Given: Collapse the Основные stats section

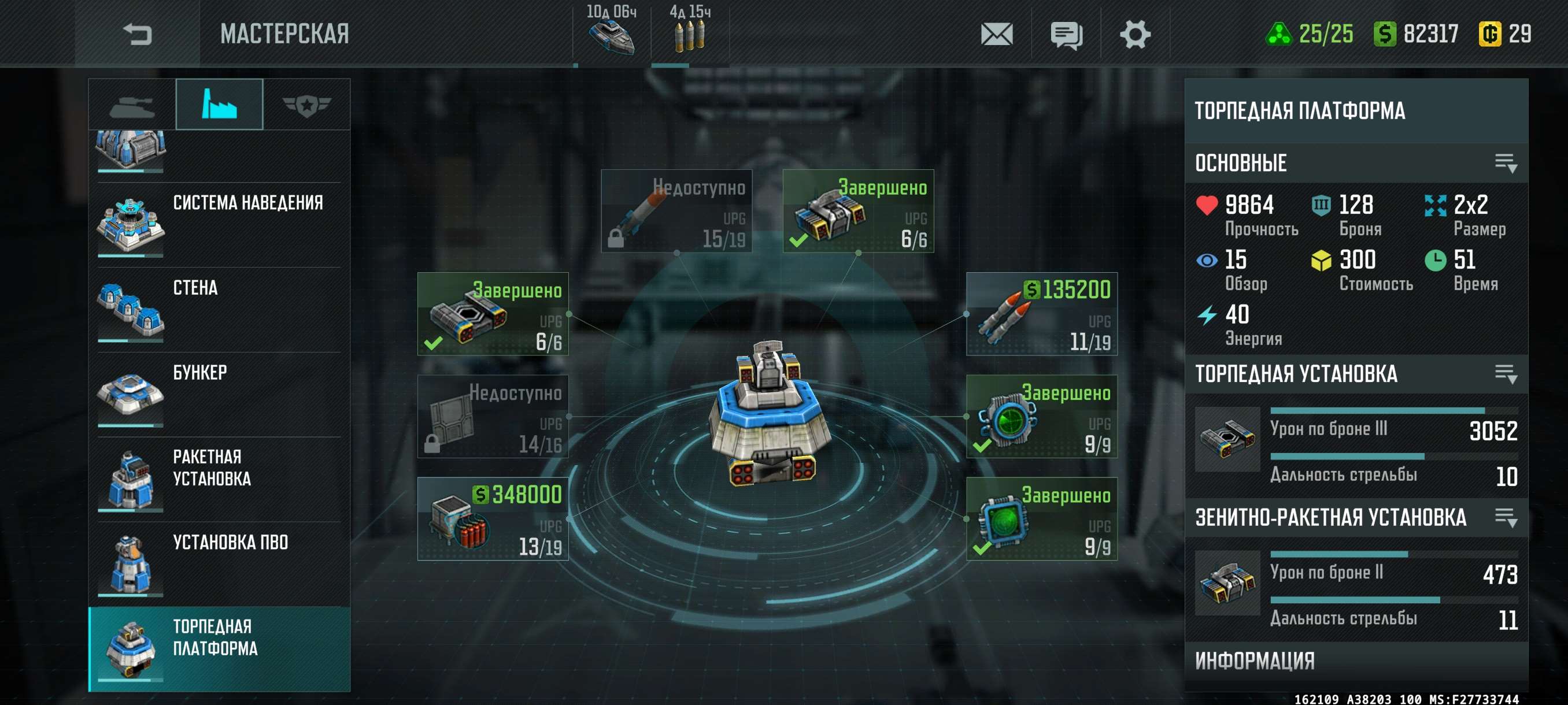Looking at the screenshot, I should click(x=1506, y=163).
